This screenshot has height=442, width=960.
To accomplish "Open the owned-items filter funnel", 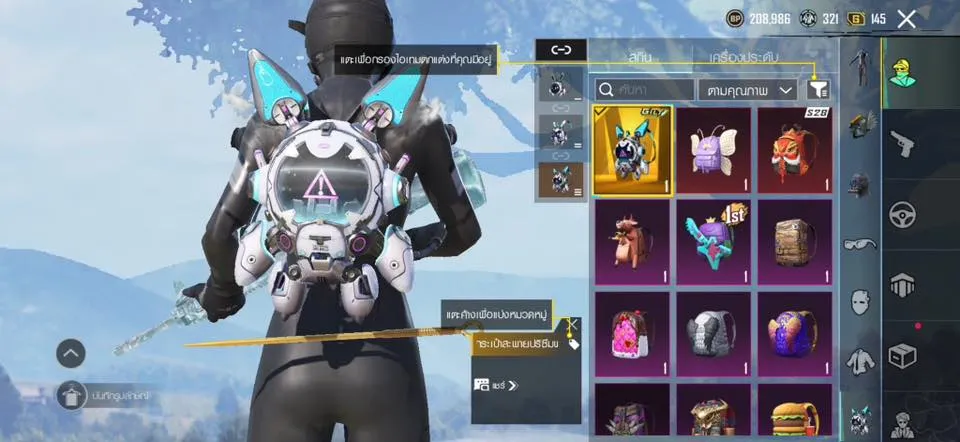I will 819,90.
